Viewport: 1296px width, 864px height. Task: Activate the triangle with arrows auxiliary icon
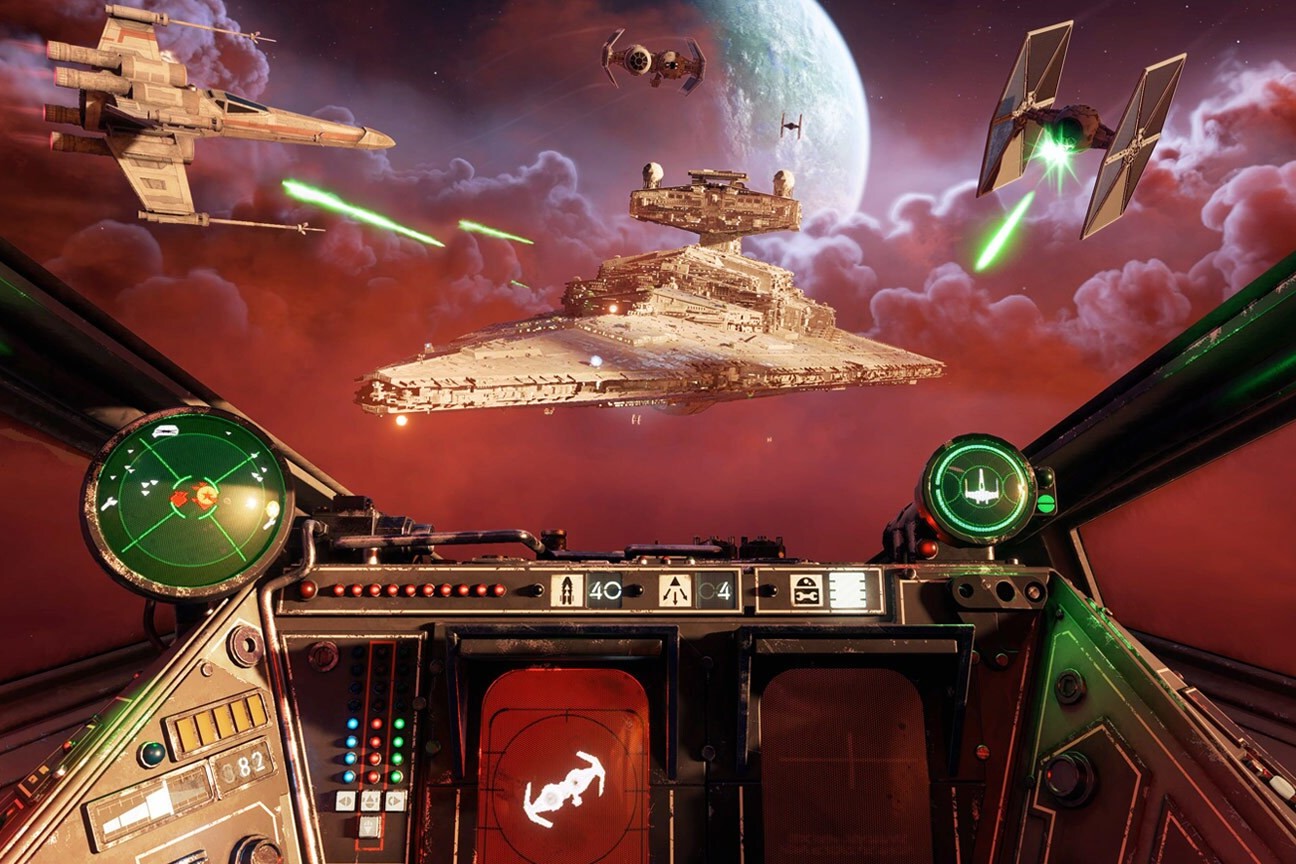pyautogui.click(x=675, y=591)
